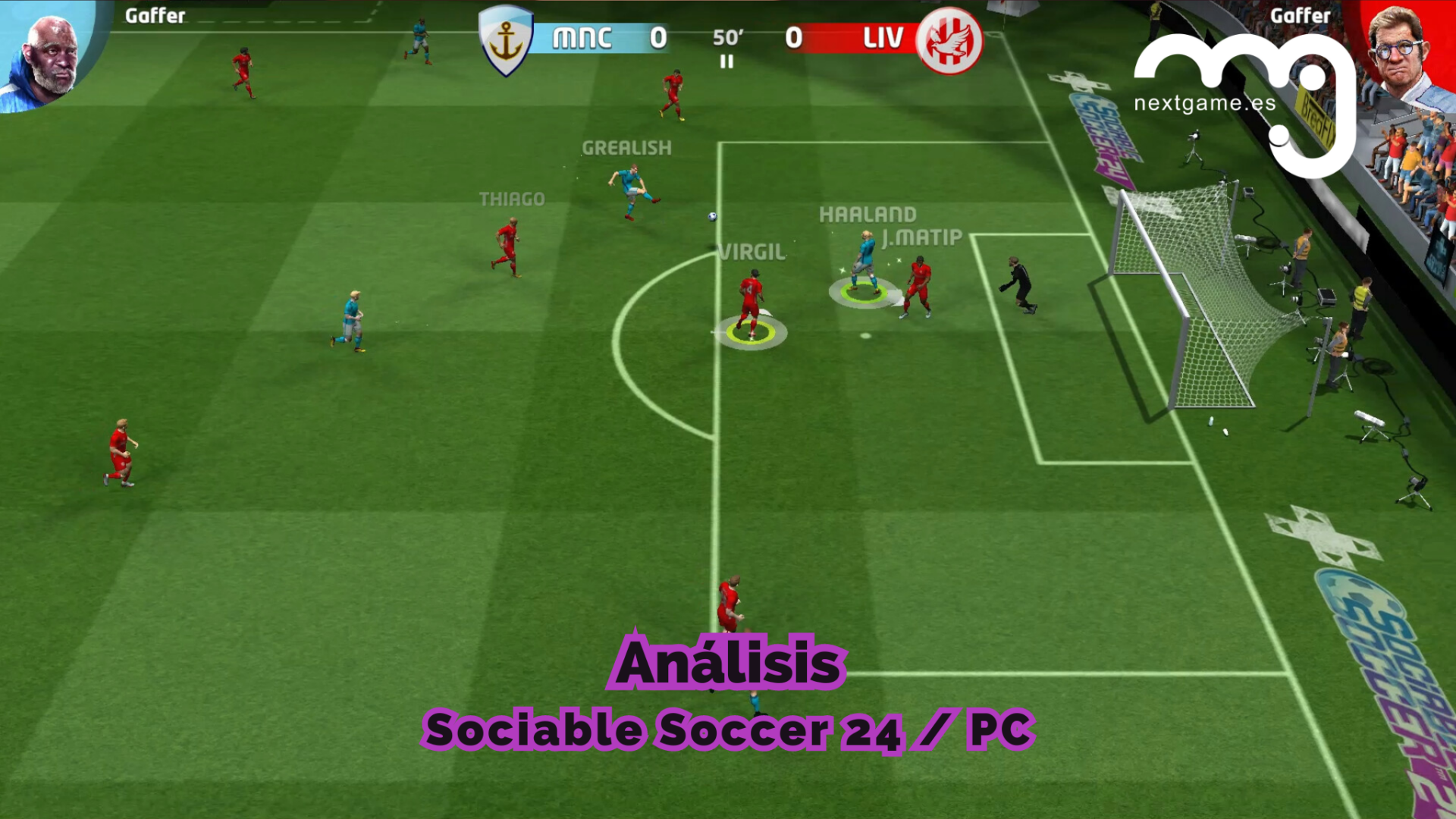Viewport: 1456px width, 819px height.
Task: Click the MNC anchor team crest
Action: (x=506, y=41)
